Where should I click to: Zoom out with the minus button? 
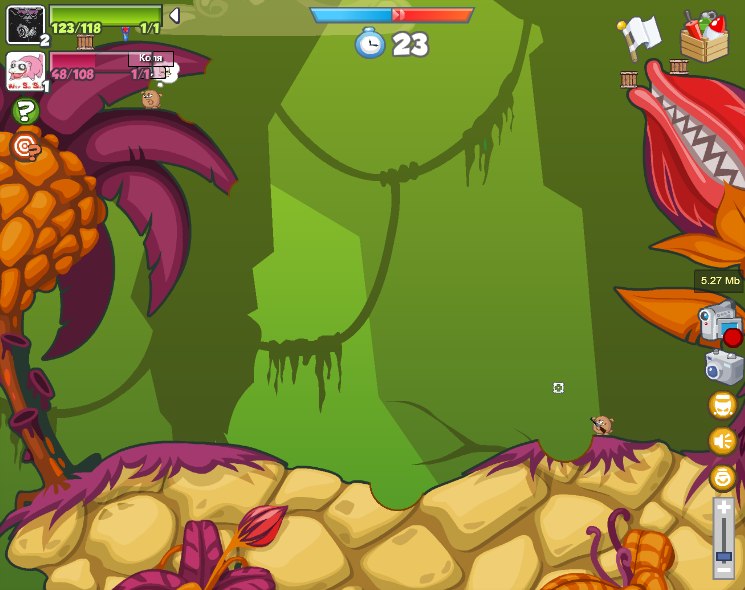point(723,571)
